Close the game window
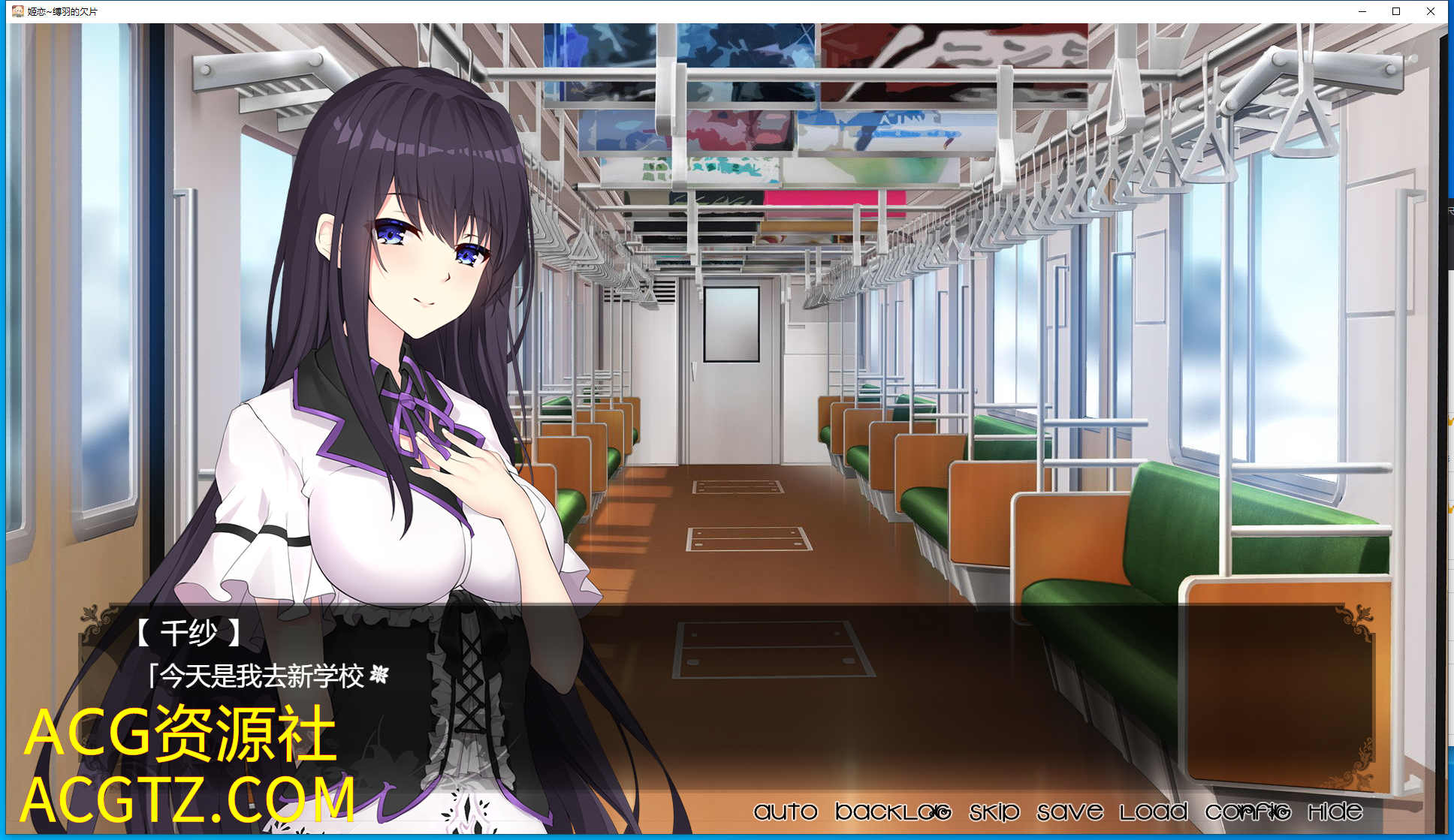1454x840 pixels. coord(1431,11)
